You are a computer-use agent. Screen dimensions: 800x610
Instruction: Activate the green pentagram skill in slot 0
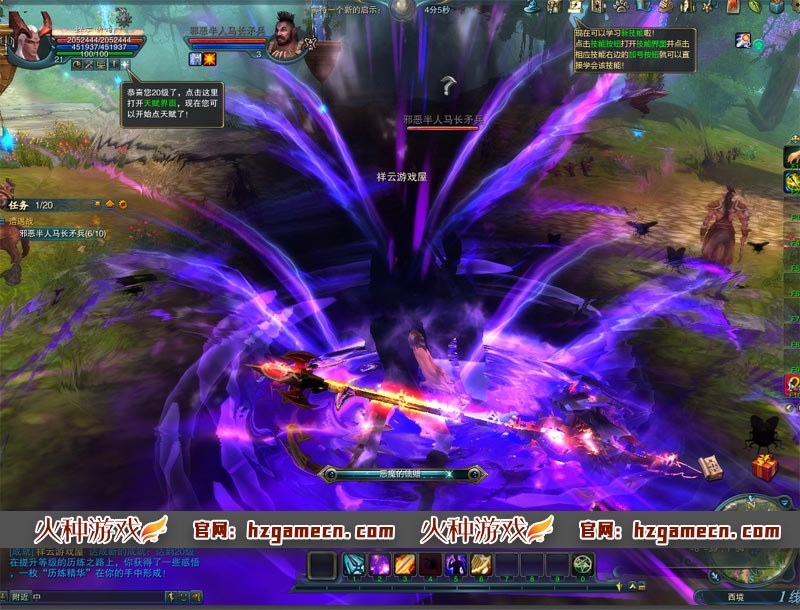[x=583, y=565]
